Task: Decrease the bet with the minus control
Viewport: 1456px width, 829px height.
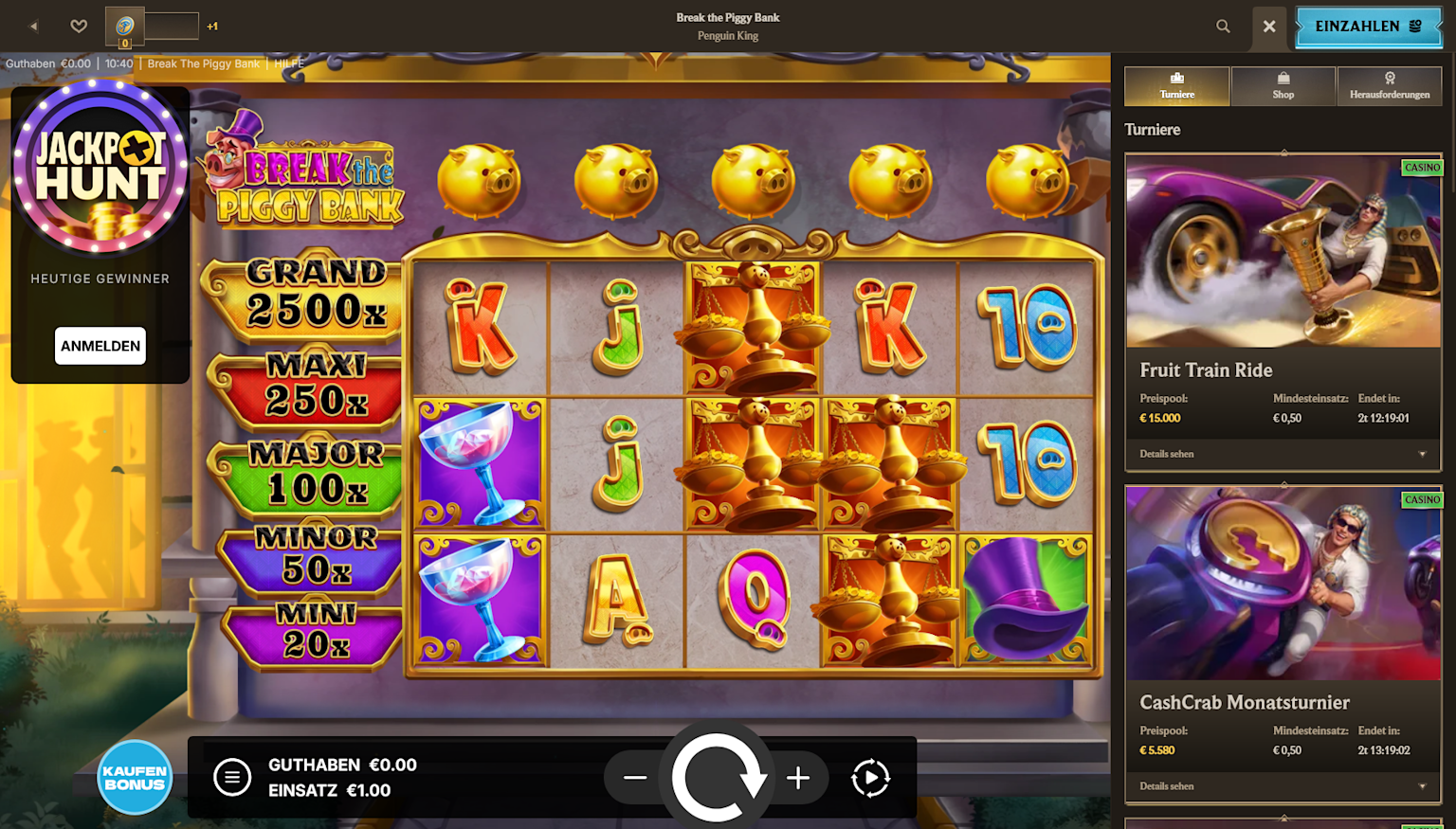Action: point(635,777)
